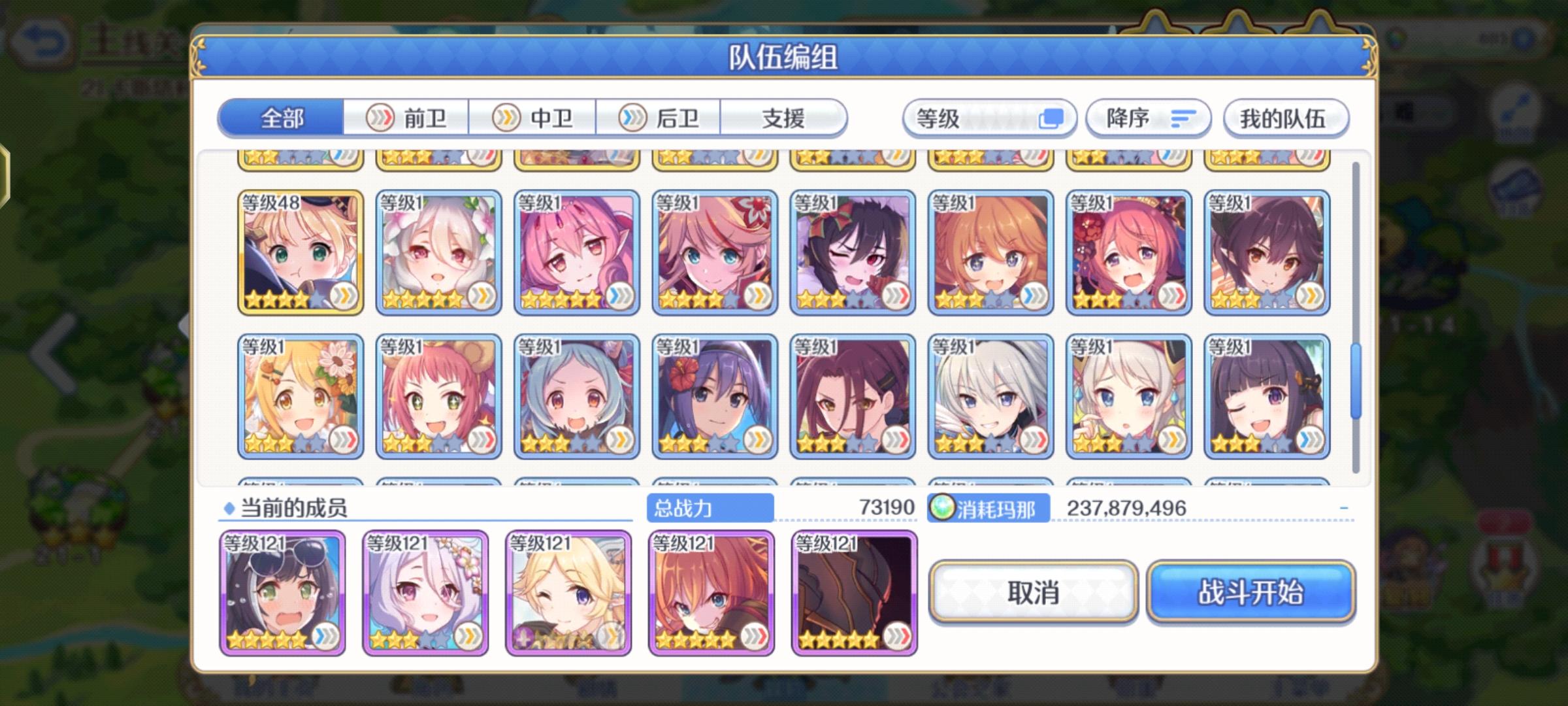Open 我的队伍 to view saved teams

click(x=1284, y=119)
